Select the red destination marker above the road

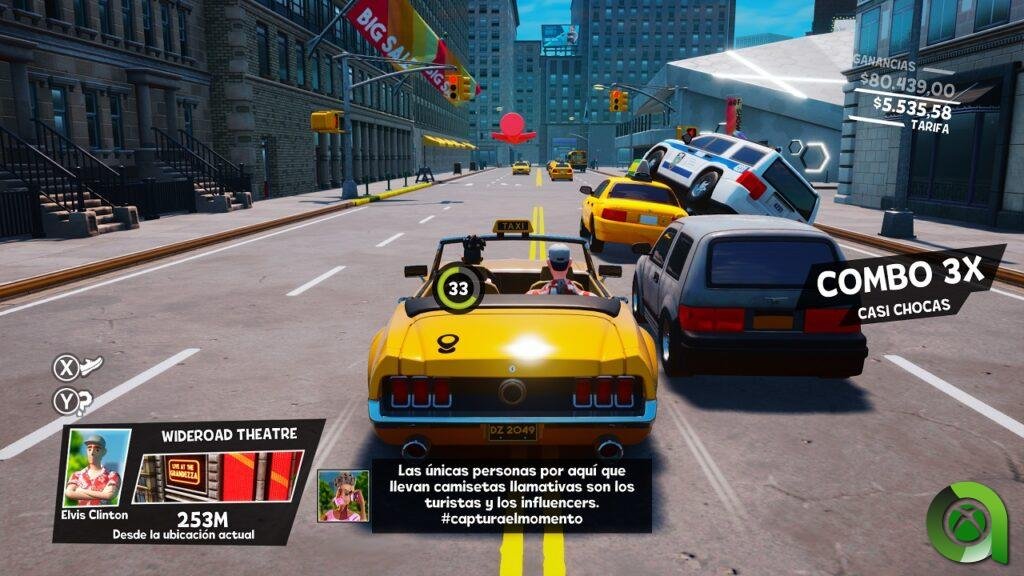pyautogui.click(x=513, y=127)
